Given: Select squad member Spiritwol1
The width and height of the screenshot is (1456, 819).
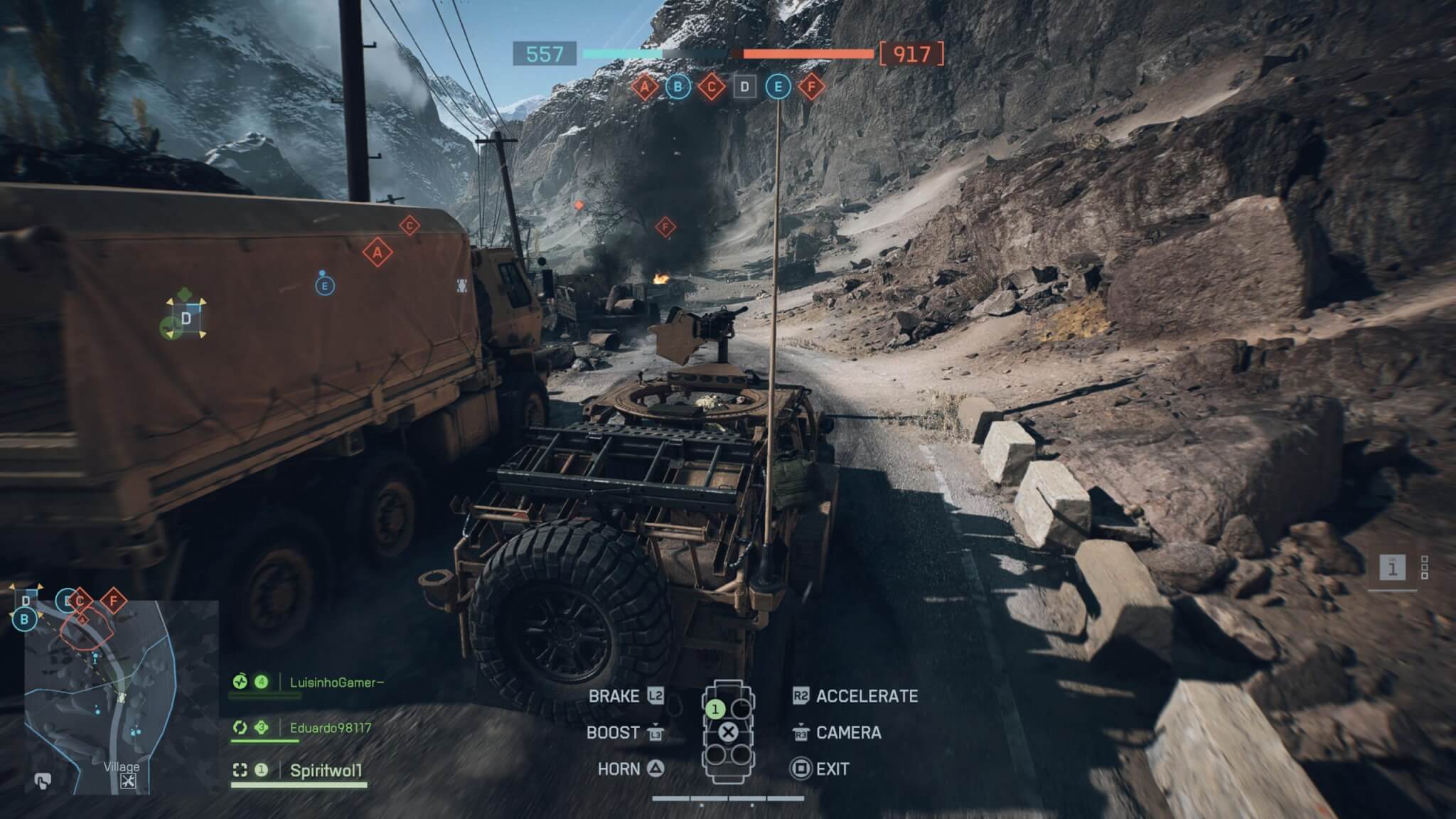Looking at the screenshot, I should coord(326,771).
